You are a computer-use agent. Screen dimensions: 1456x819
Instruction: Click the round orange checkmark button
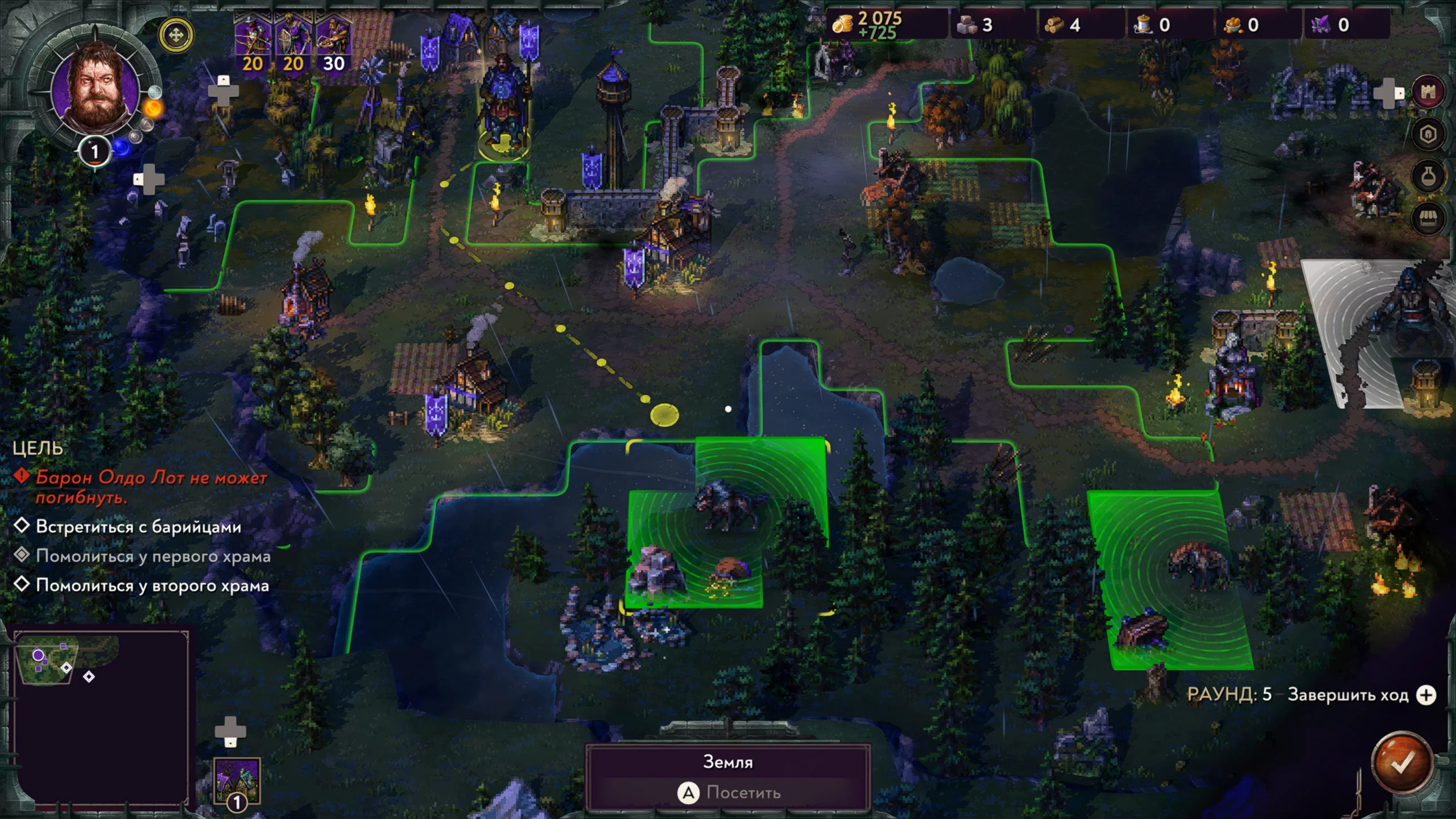click(x=1402, y=762)
